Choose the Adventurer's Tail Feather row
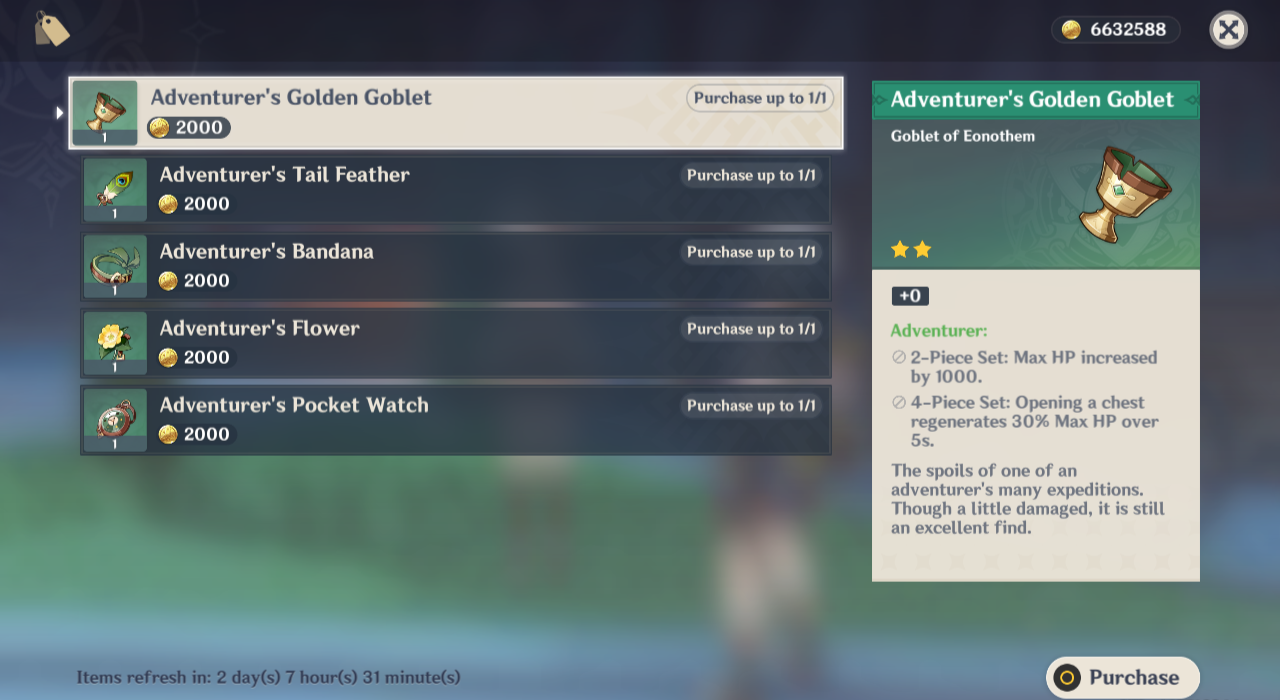This screenshot has width=1280, height=700. 455,190
